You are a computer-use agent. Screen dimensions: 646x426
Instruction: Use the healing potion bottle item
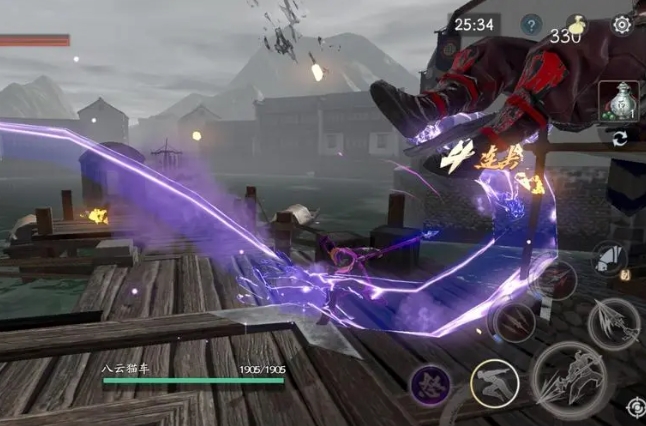(x=617, y=100)
